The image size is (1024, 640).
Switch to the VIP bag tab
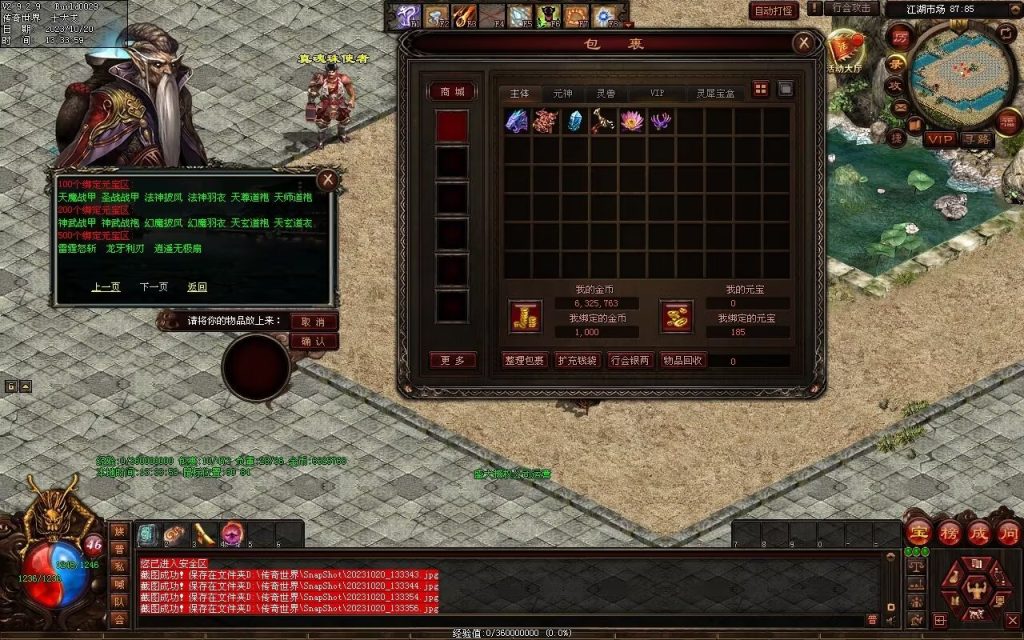[657, 92]
